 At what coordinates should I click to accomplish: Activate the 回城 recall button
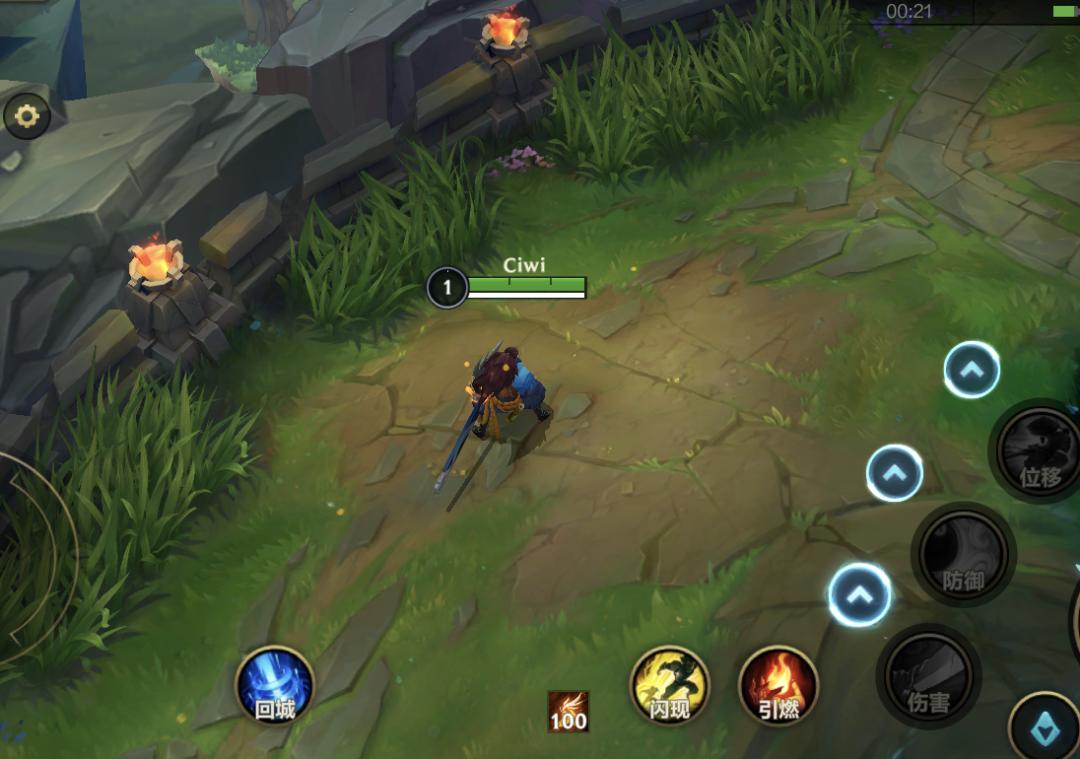click(x=275, y=686)
